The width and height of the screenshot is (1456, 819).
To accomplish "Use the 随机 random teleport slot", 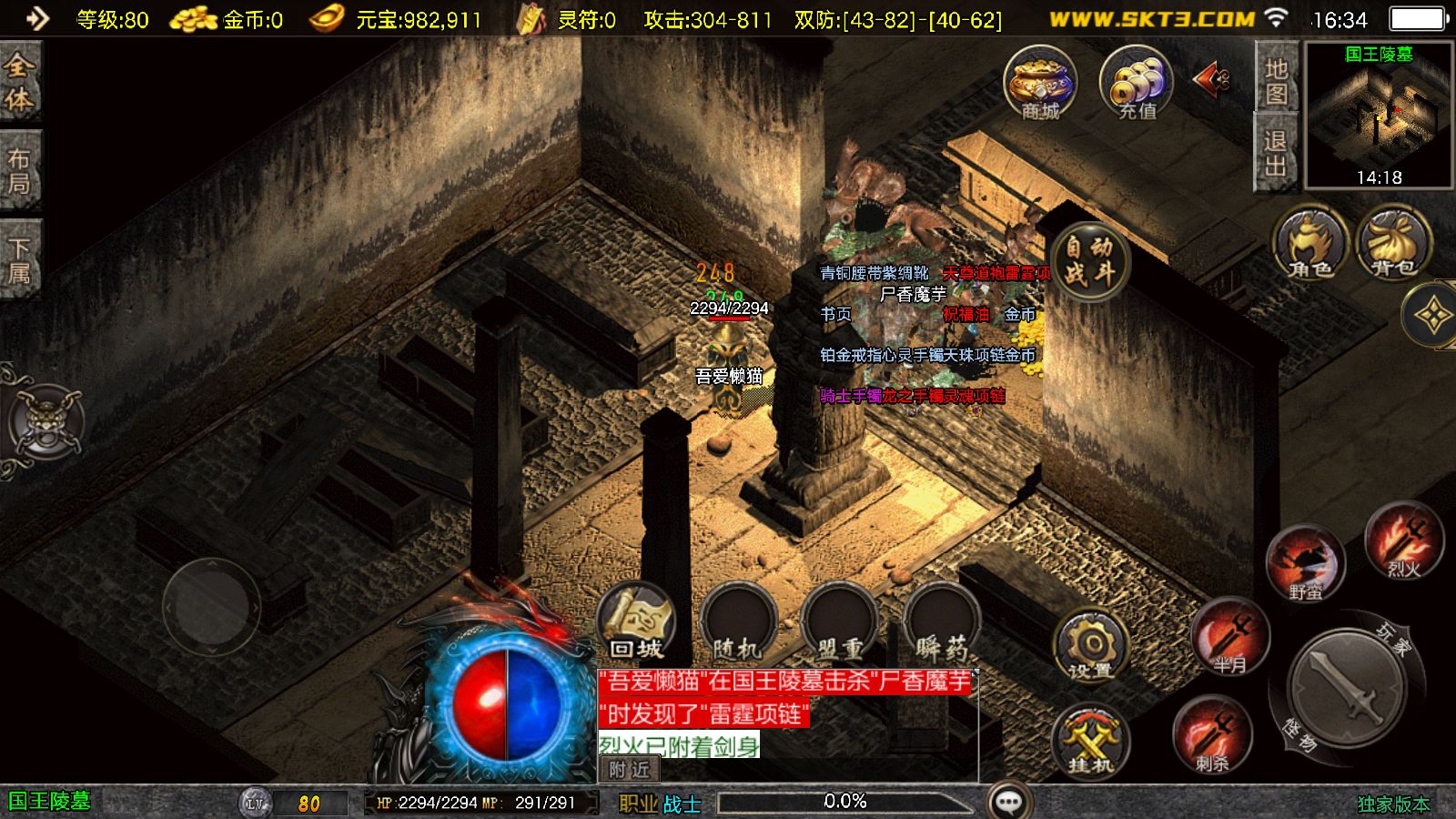I will coord(738,623).
